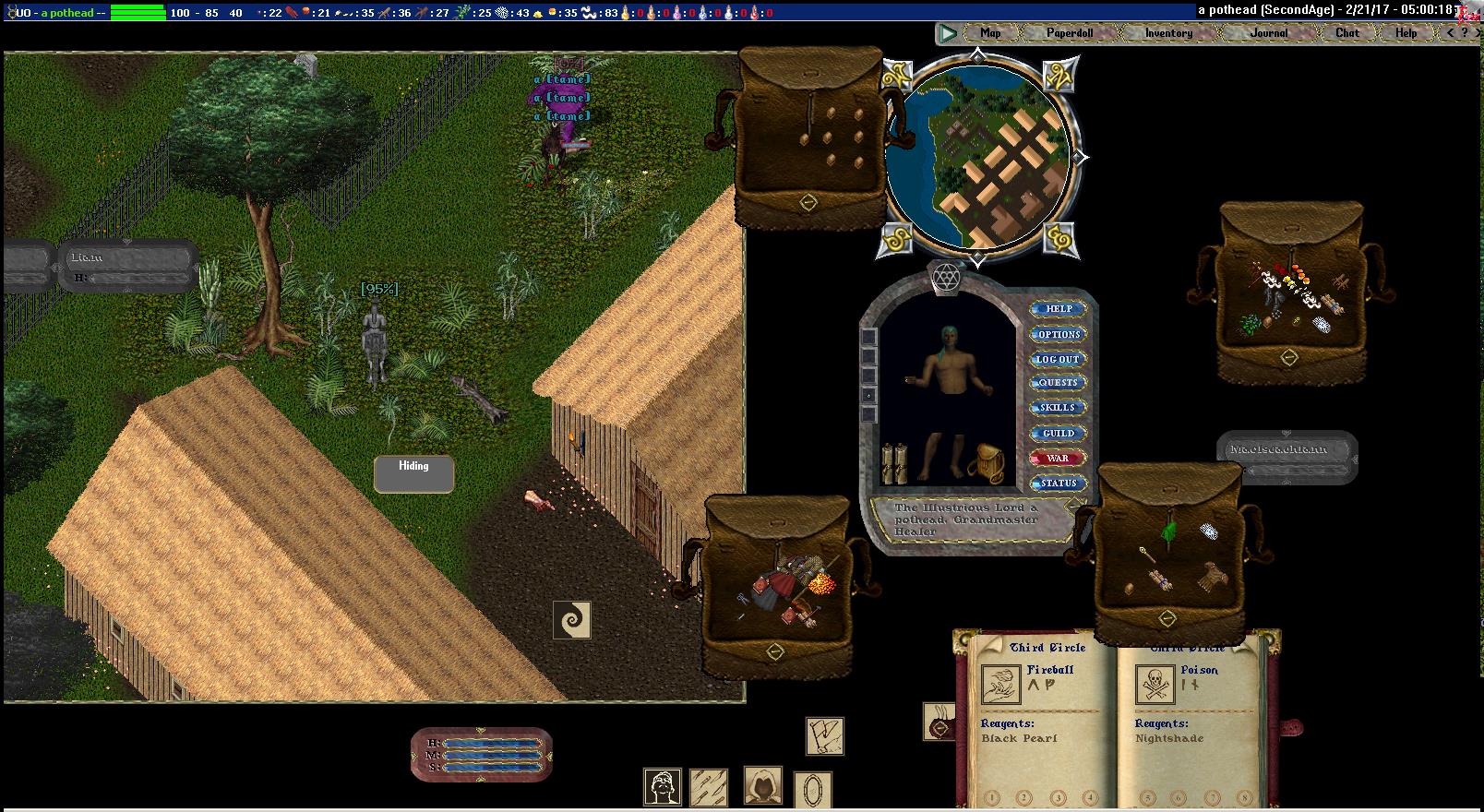Click the blue HELP button on the paperdoll
Image resolution: width=1484 pixels, height=812 pixels.
coord(1058,309)
